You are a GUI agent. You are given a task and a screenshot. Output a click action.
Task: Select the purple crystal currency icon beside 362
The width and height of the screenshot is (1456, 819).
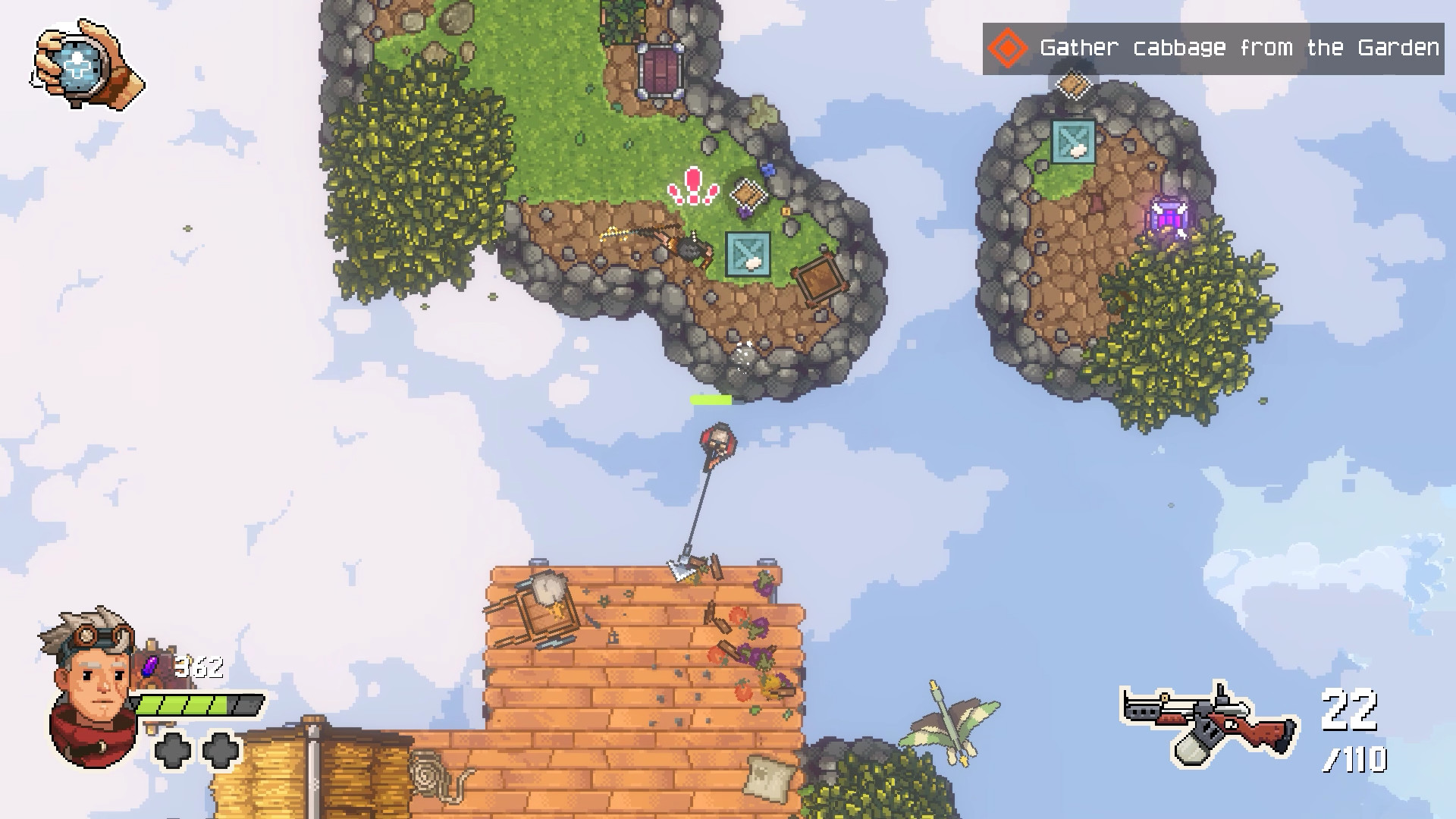pyautogui.click(x=150, y=666)
